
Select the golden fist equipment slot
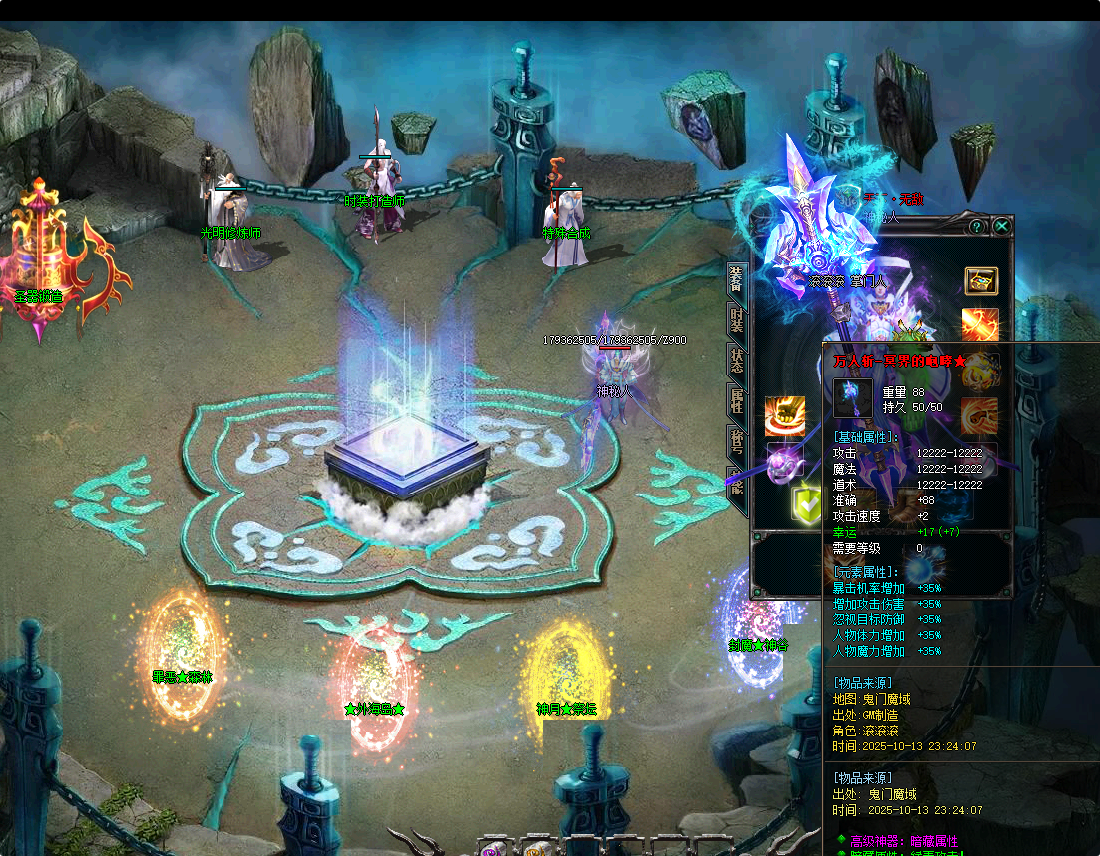(x=784, y=416)
